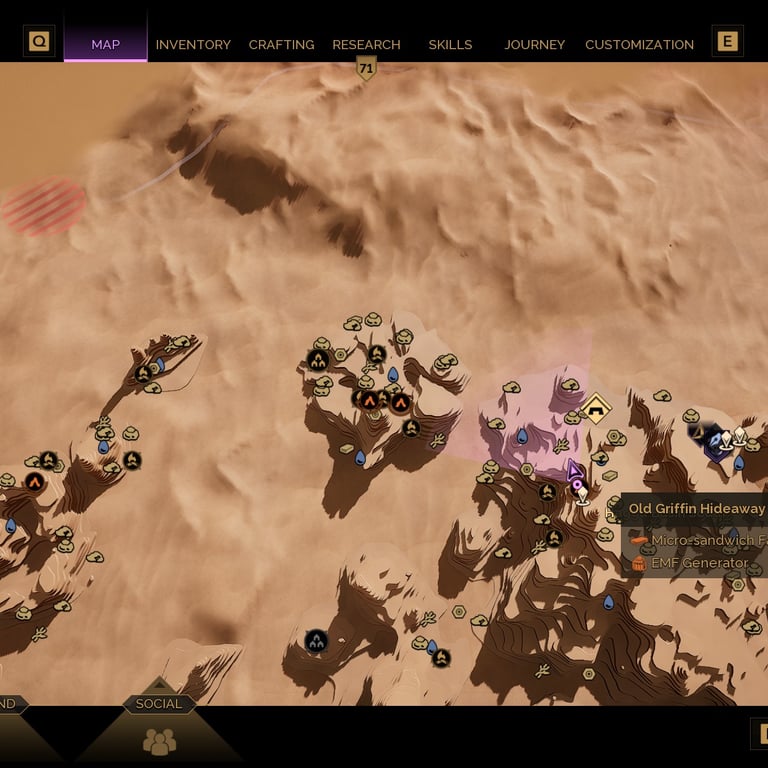Image resolution: width=768 pixels, height=768 pixels.
Task: Select the red striped zone on the map
Action: [44, 207]
